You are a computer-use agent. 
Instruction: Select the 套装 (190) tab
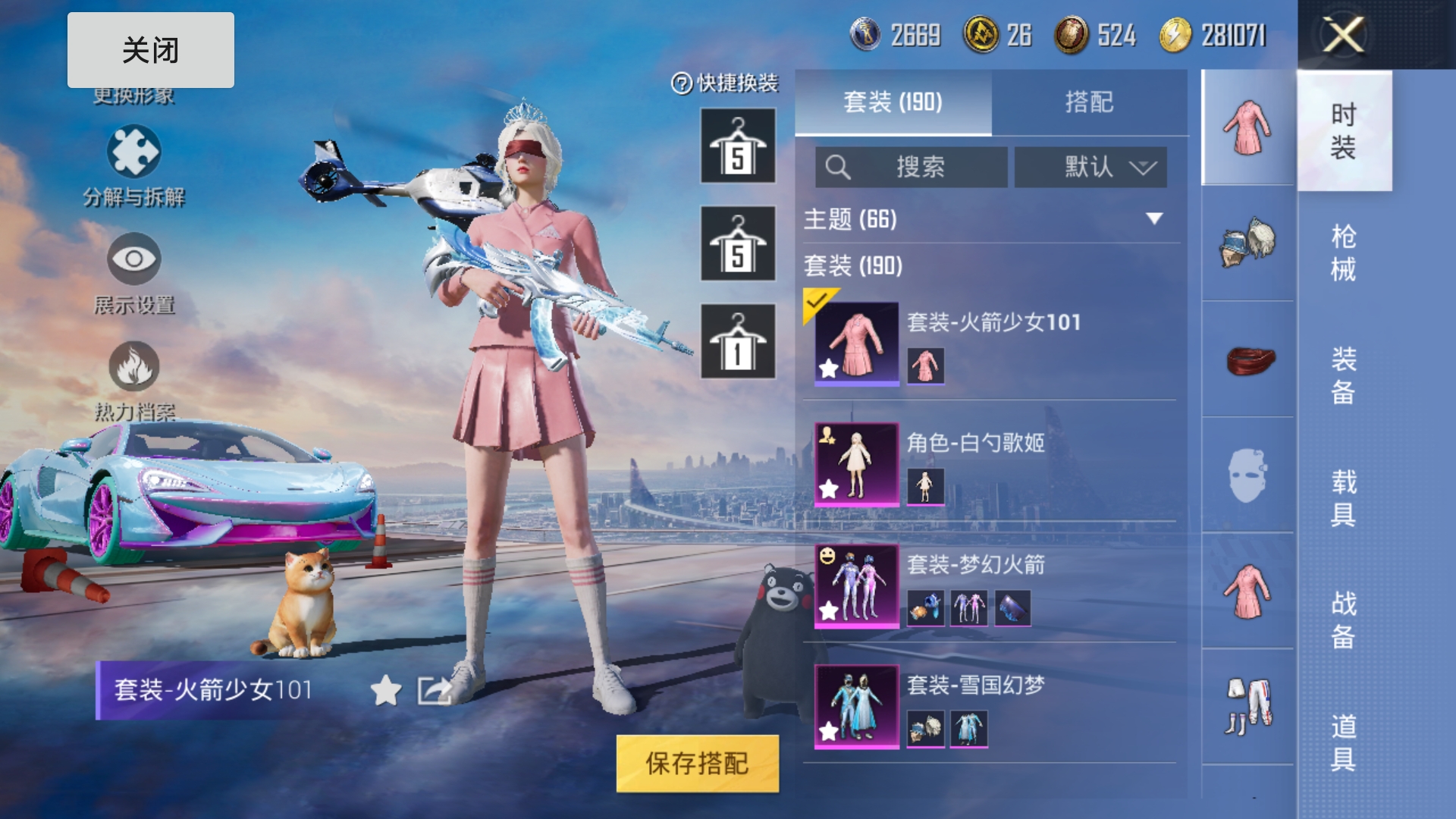(x=893, y=102)
